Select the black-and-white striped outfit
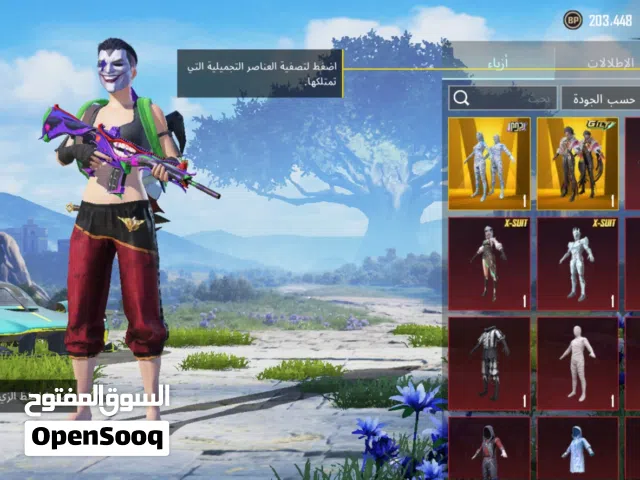Viewport: 640px width, 480px height. [488, 362]
